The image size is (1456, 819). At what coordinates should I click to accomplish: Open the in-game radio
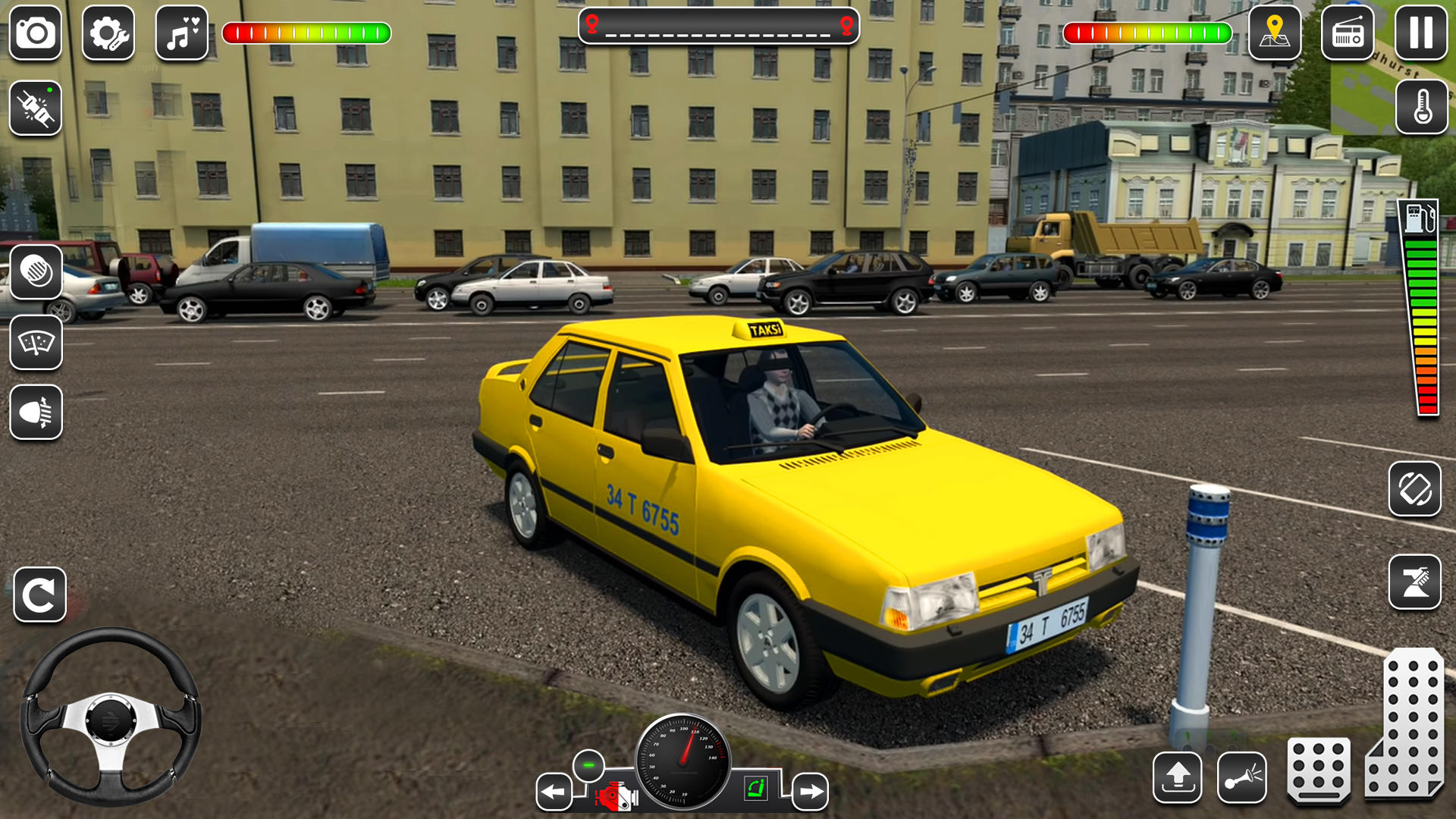(x=1348, y=33)
